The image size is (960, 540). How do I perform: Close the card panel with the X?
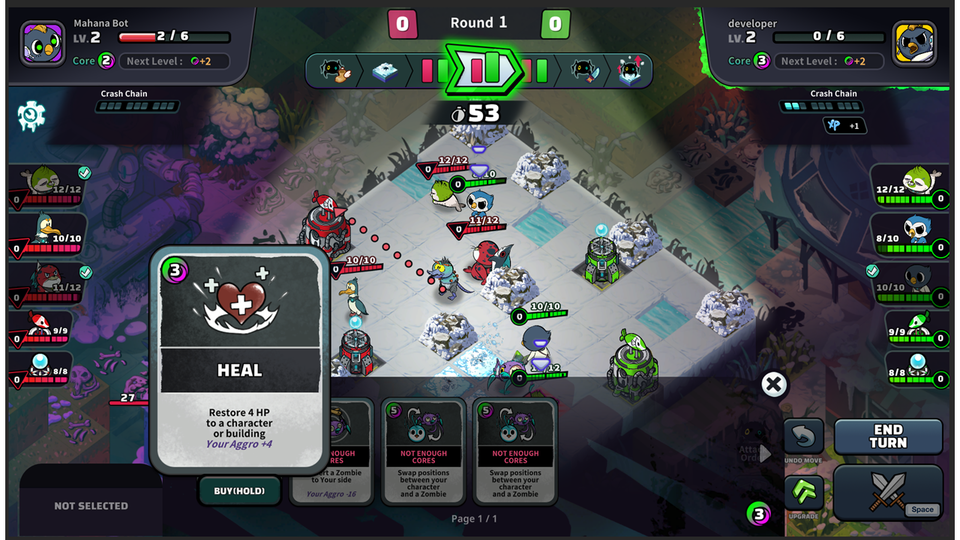tap(772, 384)
